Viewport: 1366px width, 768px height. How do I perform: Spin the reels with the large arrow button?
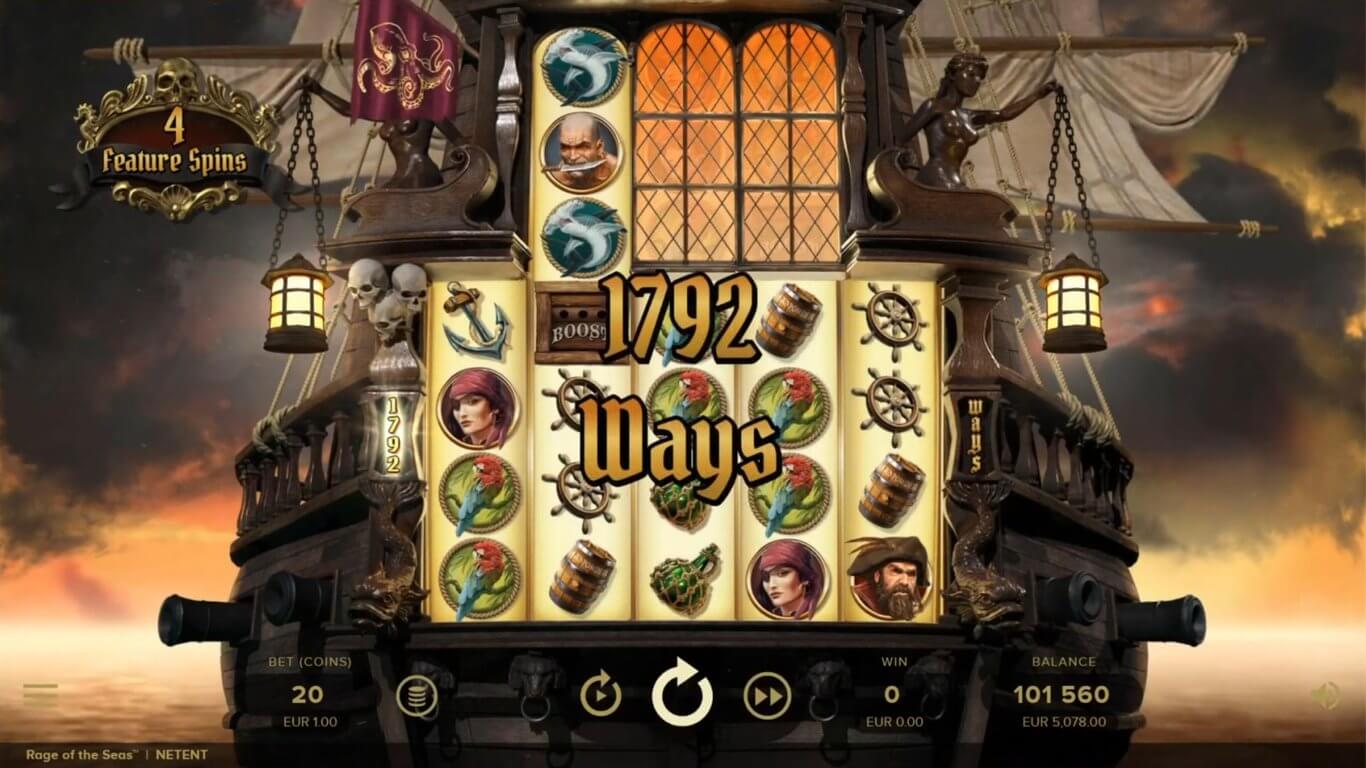pos(682,694)
